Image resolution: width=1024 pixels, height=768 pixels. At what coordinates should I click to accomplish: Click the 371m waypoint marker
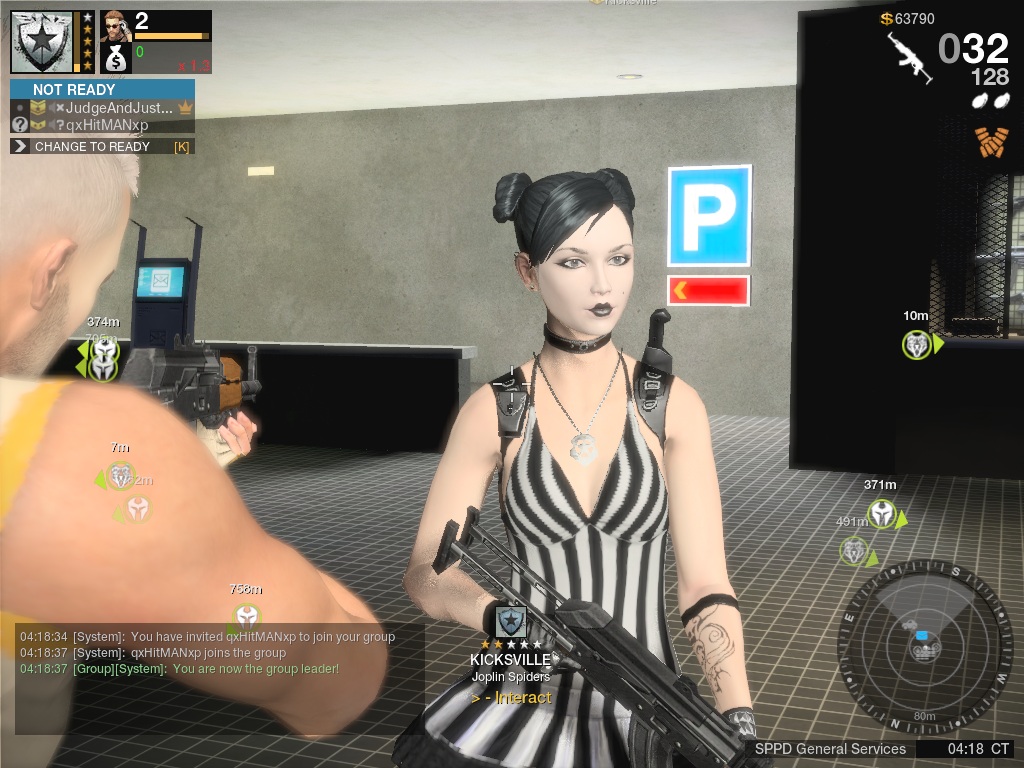click(881, 514)
